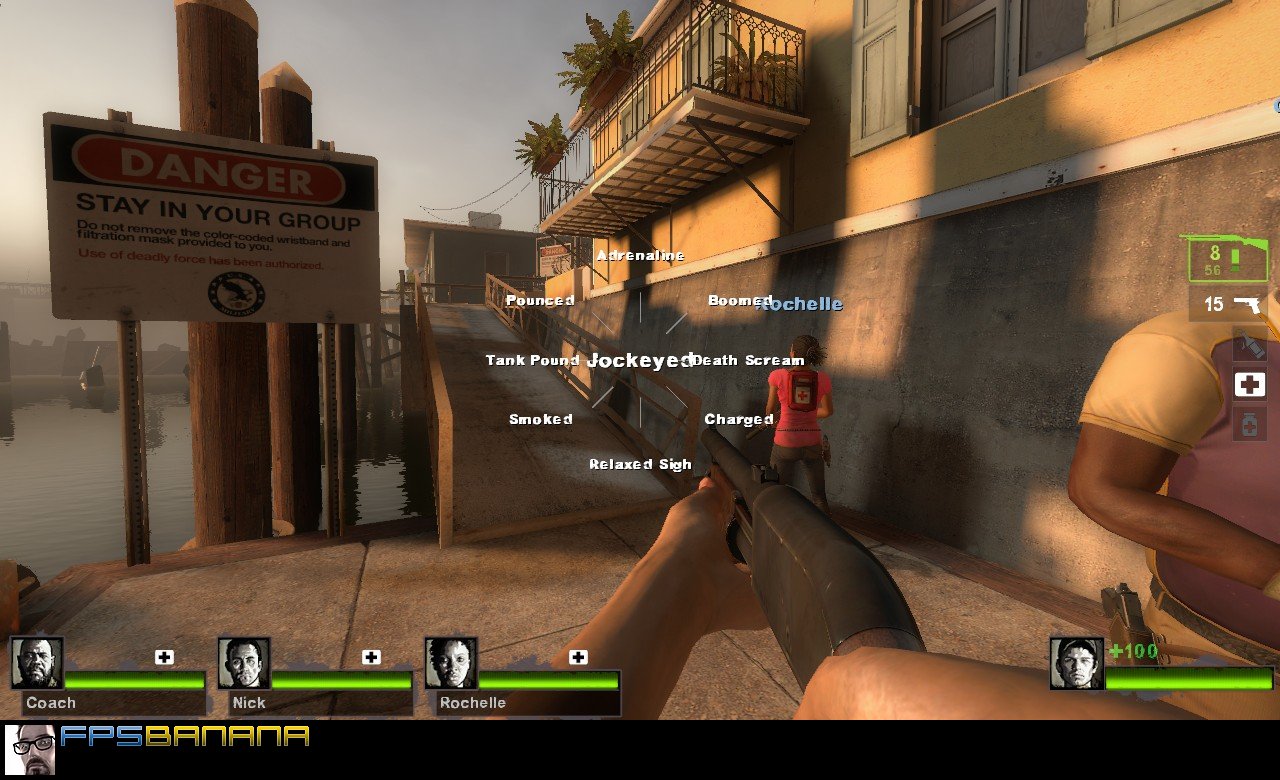Choose the Smoked vocalize entry
Screen dimensions: 1280x780
(x=541, y=419)
